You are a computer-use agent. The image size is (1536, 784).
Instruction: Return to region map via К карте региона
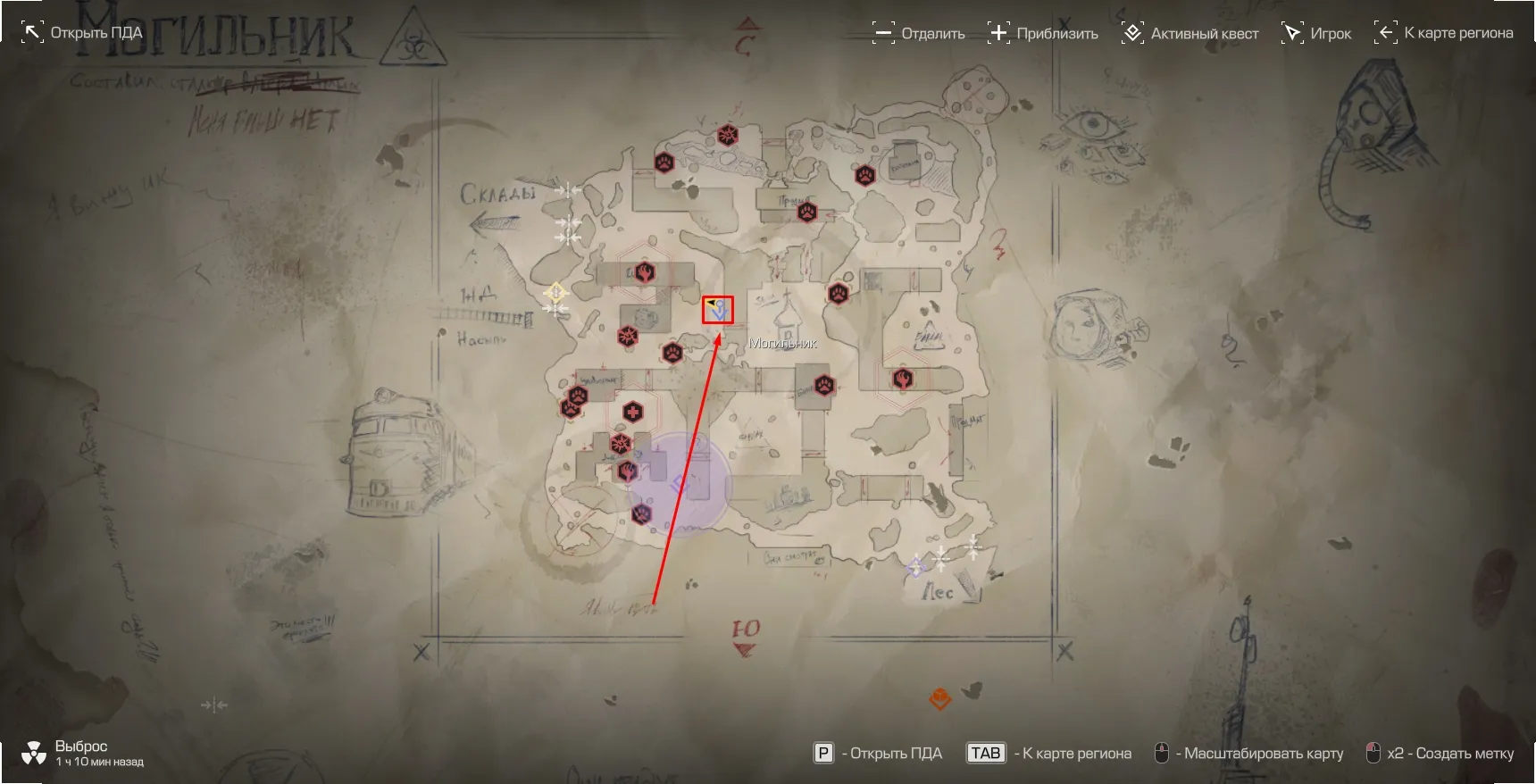(1444, 33)
